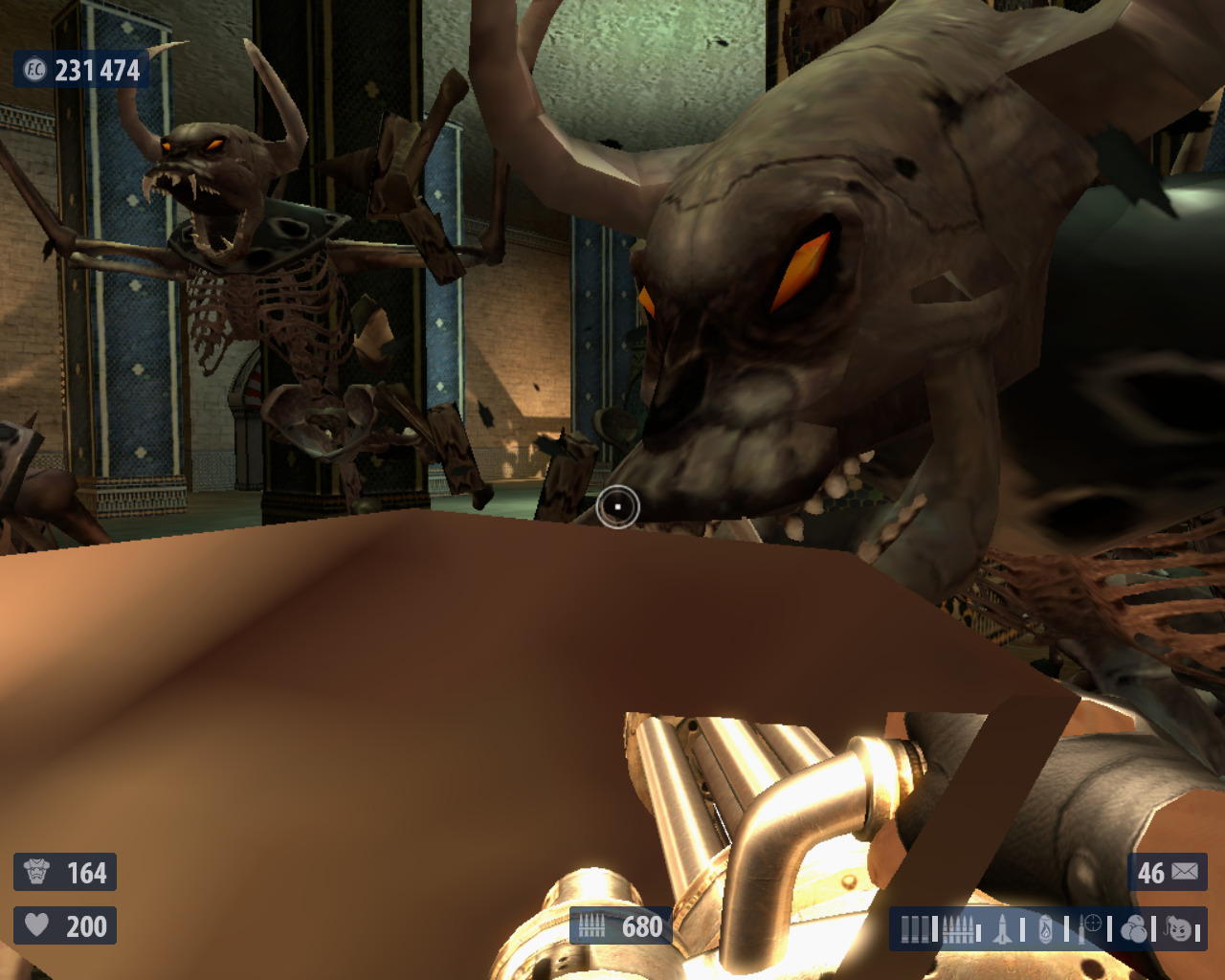Choose the cannonballs ammo icon
The width and height of the screenshot is (1225, 980).
coord(1134,929)
